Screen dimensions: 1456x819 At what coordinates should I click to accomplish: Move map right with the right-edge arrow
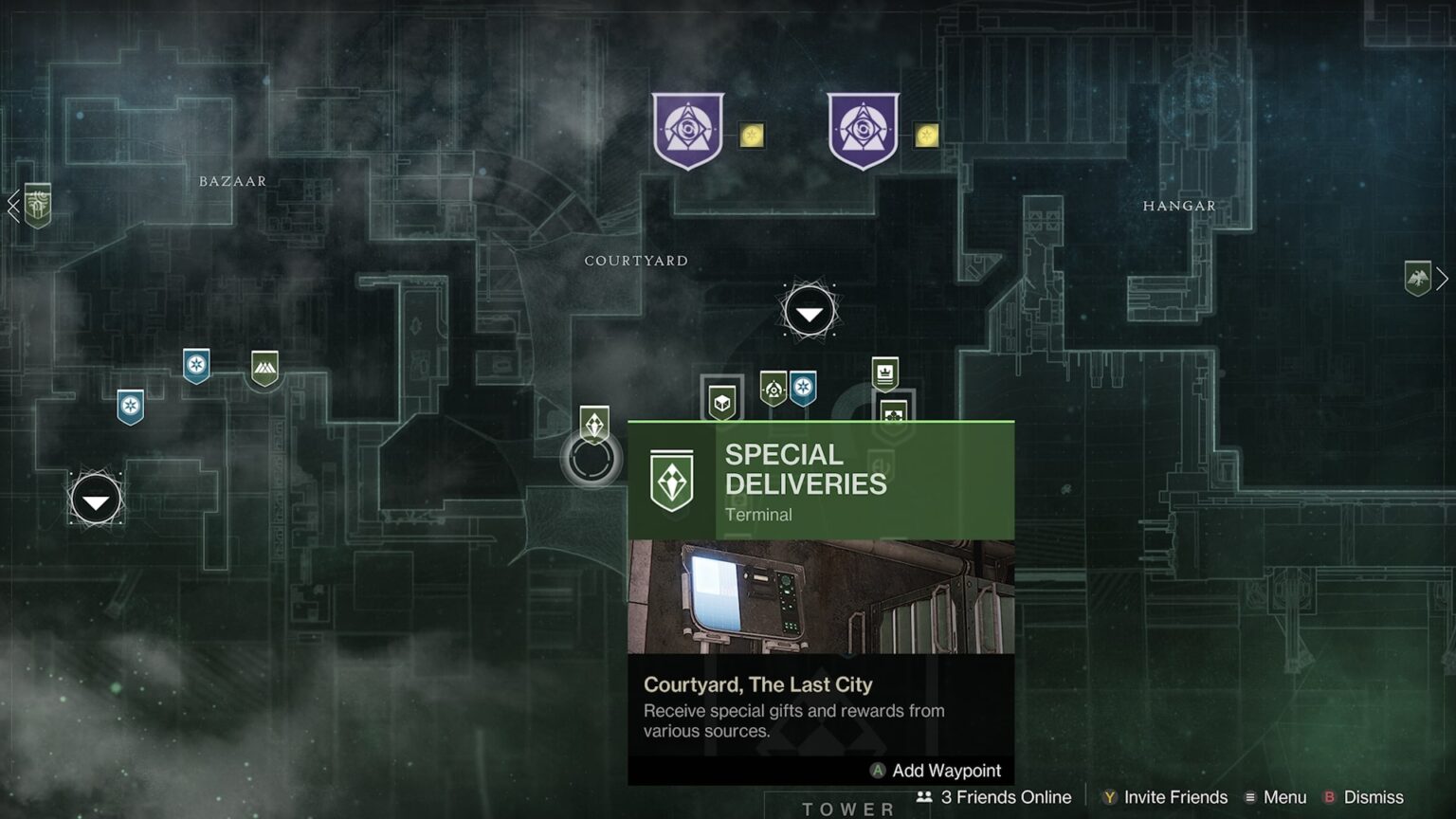point(1442,278)
